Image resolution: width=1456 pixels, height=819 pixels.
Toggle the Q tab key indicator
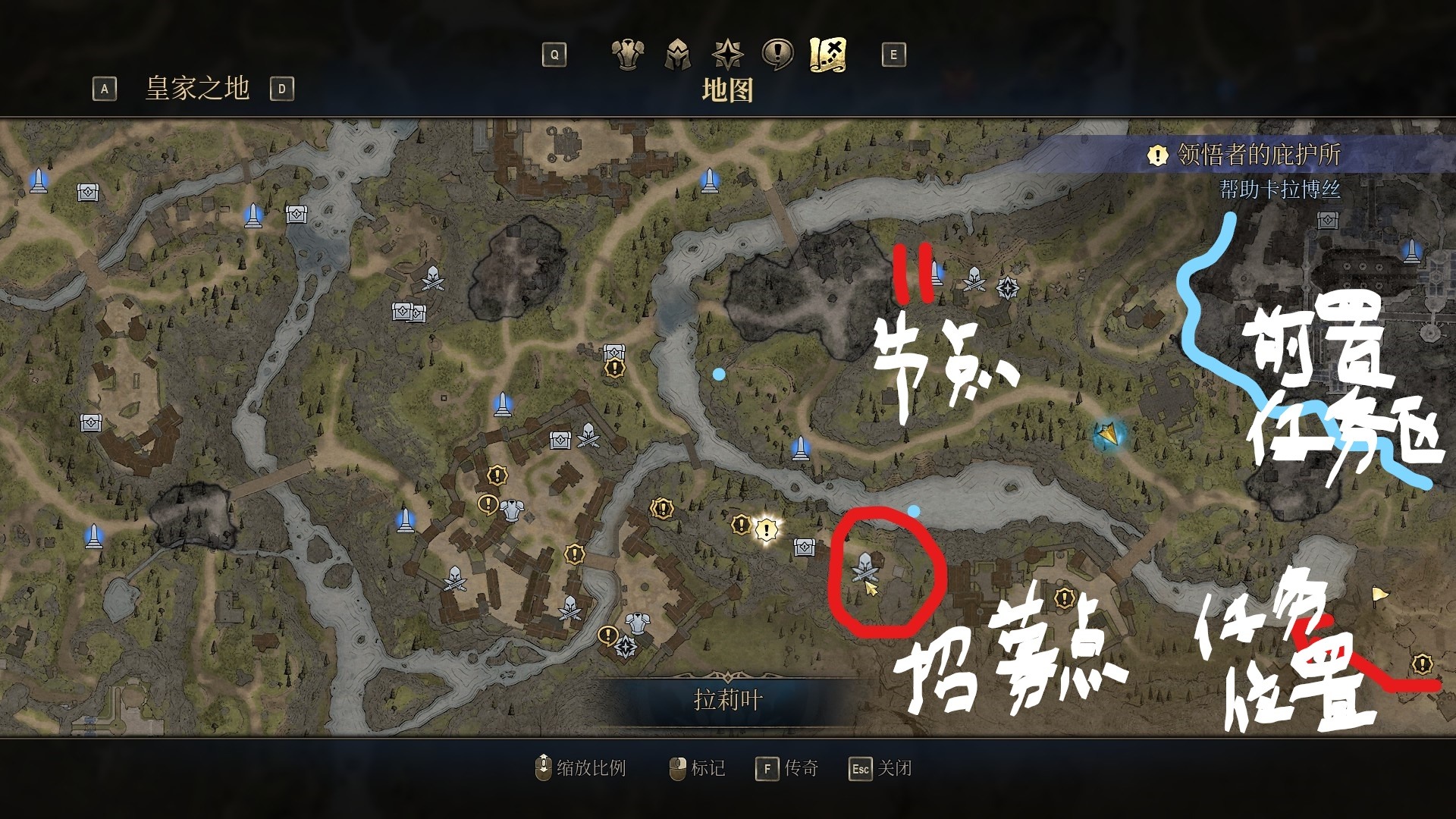click(x=553, y=54)
